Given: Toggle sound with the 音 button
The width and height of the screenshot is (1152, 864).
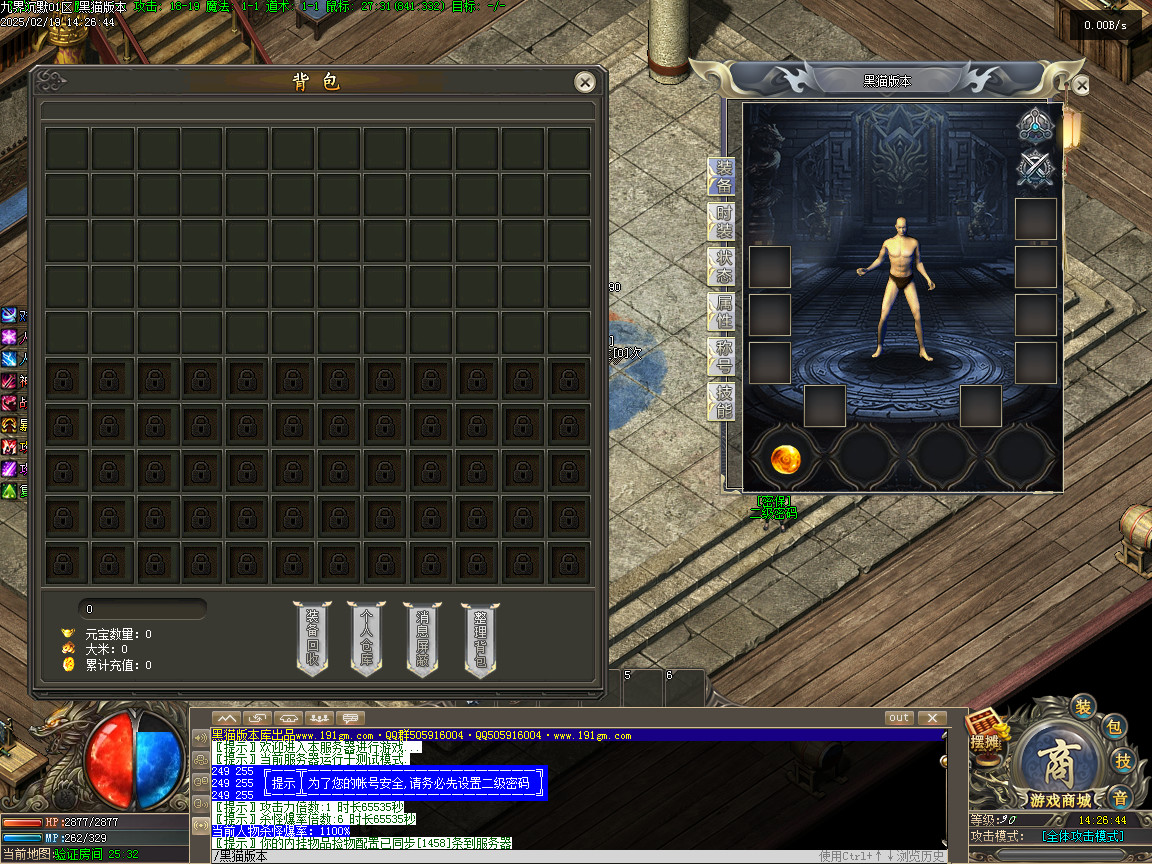Looking at the screenshot, I should (1121, 797).
